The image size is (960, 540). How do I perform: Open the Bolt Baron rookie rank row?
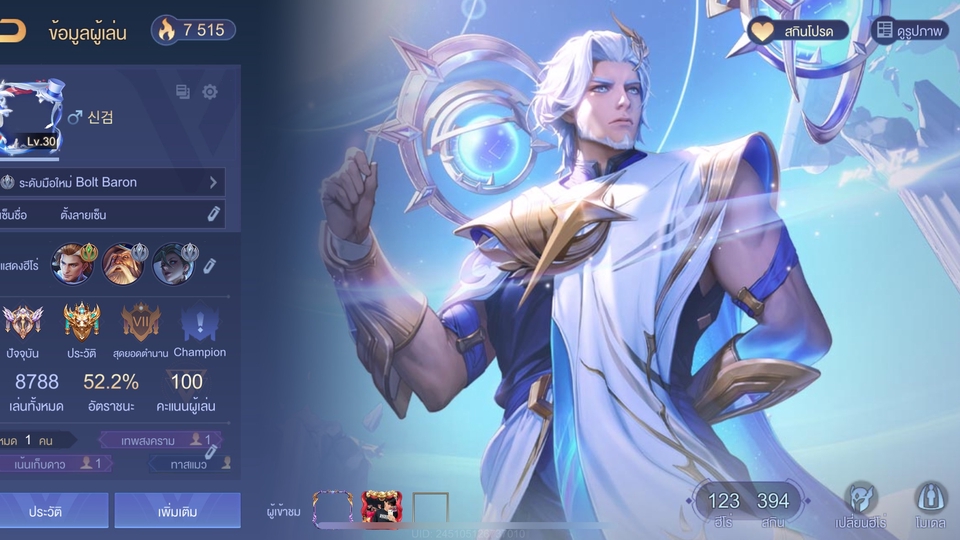click(x=112, y=182)
